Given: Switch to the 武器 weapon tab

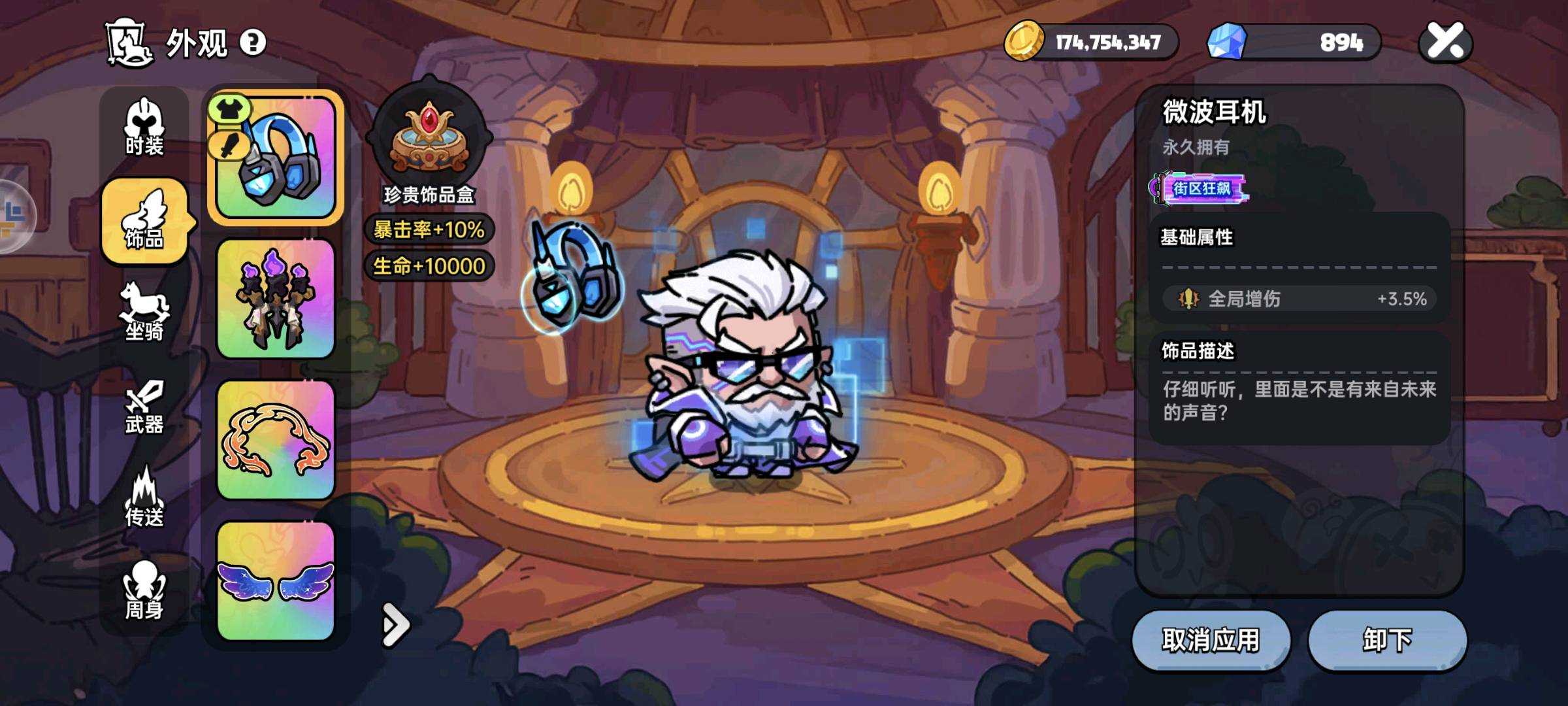Looking at the screenshot, I should coord(144,407).
